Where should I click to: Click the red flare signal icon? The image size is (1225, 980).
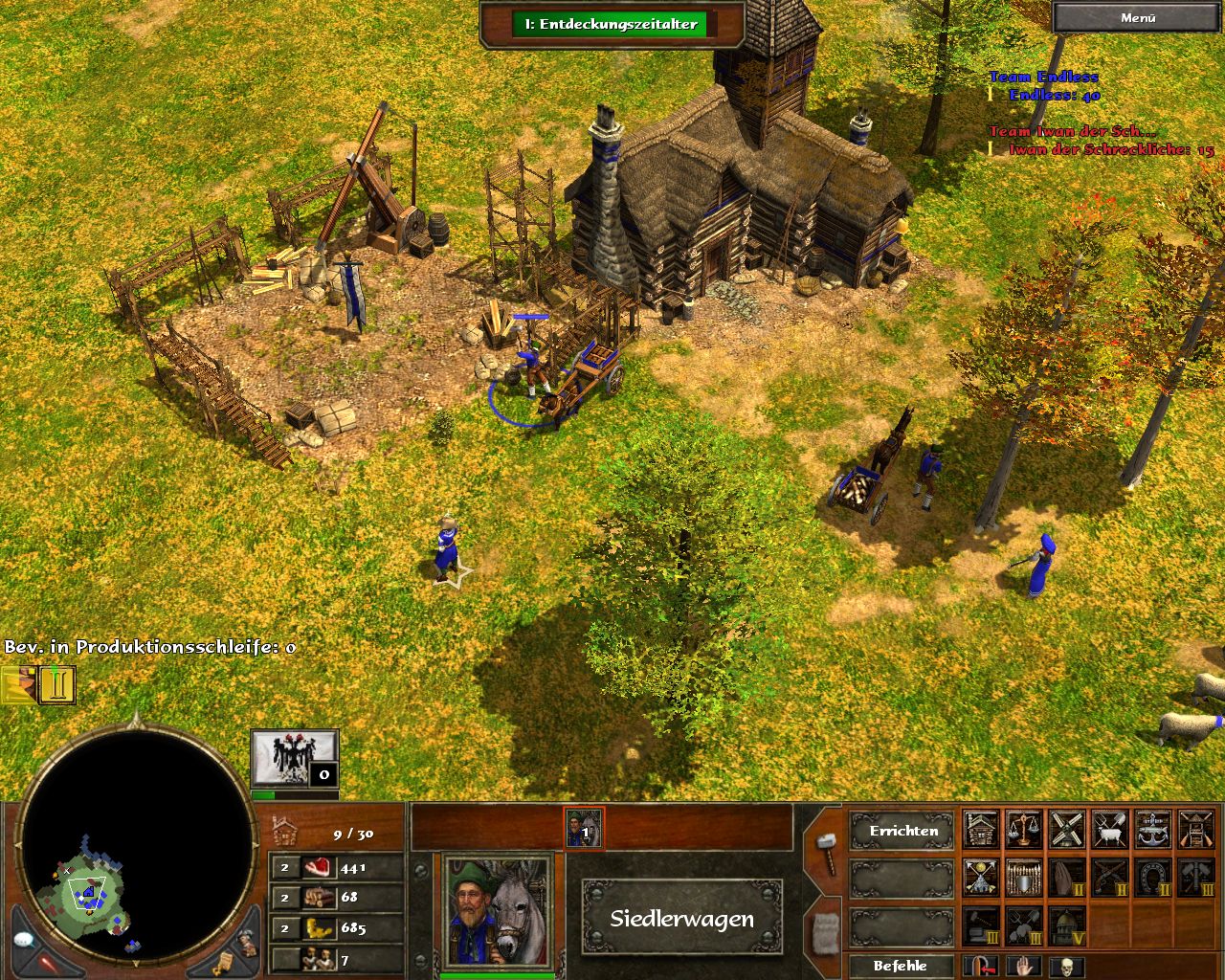[x=46, y=962]
